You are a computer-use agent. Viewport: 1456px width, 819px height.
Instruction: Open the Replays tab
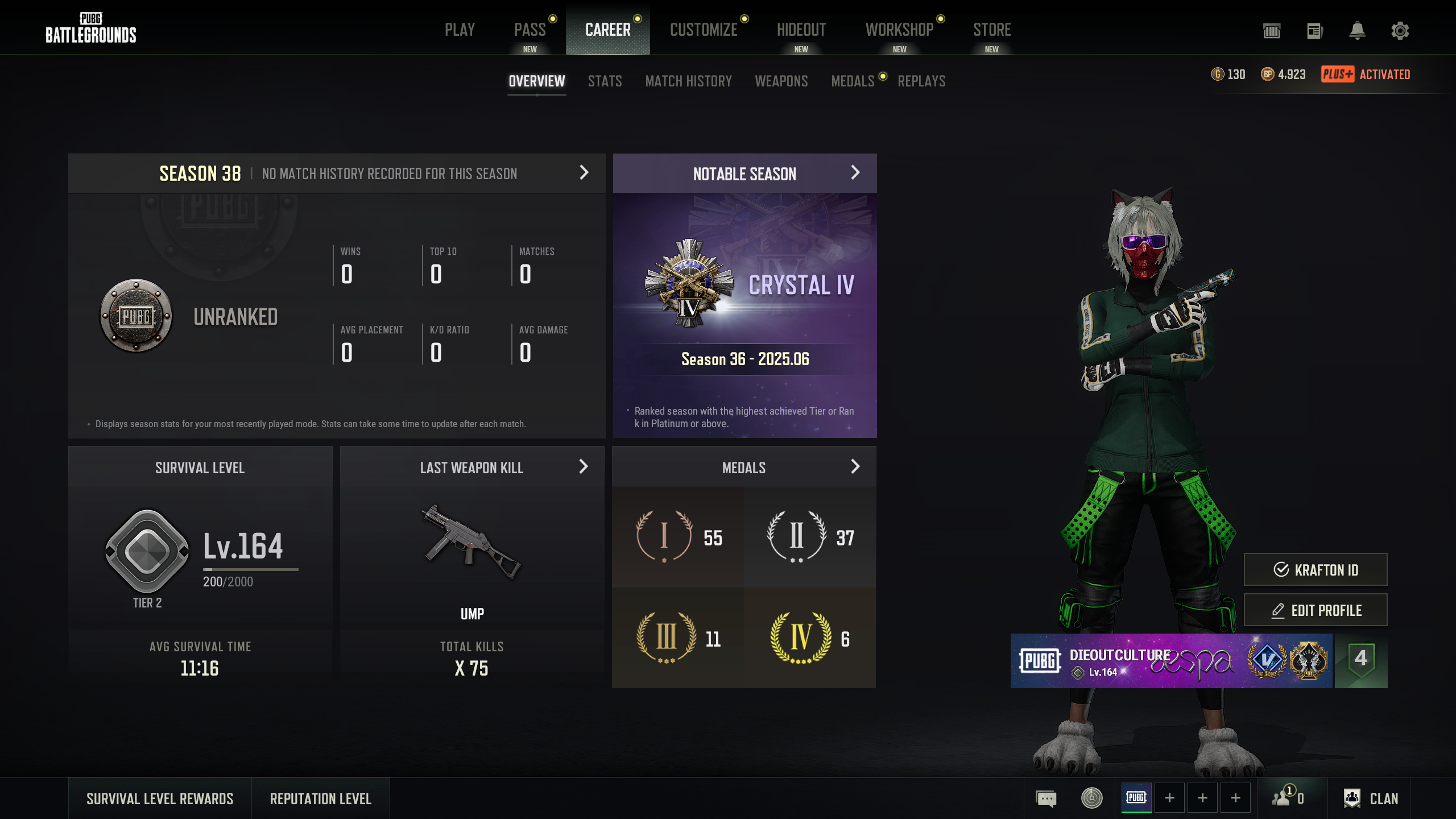921,81
